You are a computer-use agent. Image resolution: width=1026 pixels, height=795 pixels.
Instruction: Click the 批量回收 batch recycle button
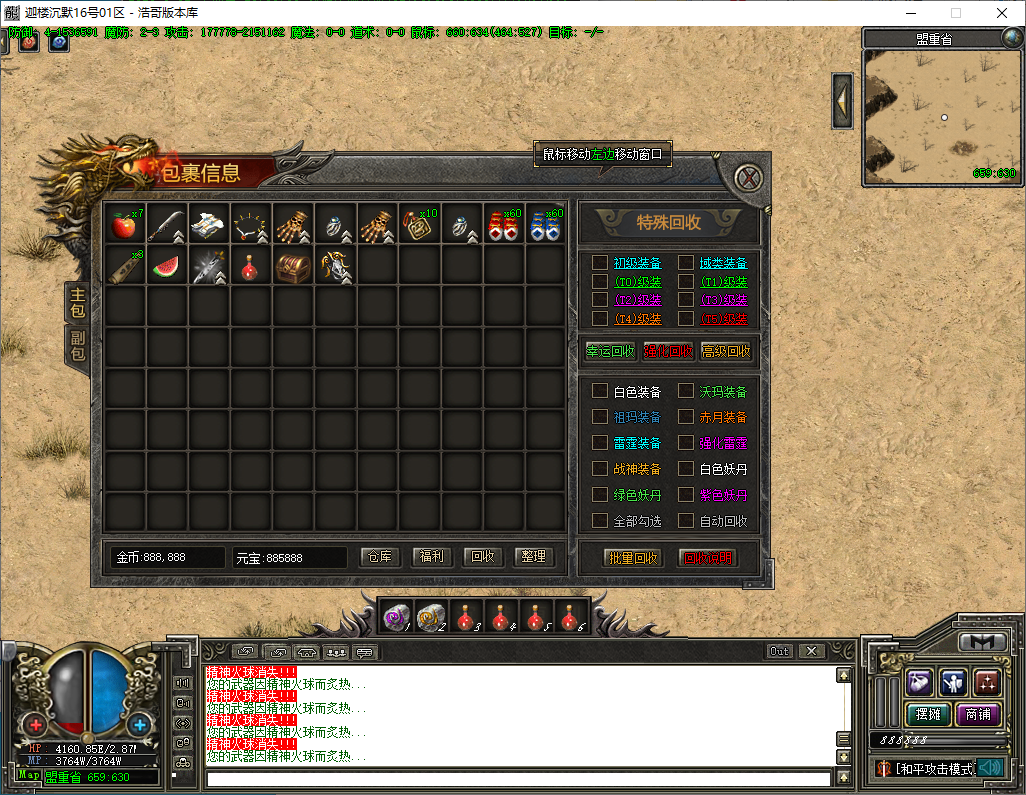click(x=633, y=558)
